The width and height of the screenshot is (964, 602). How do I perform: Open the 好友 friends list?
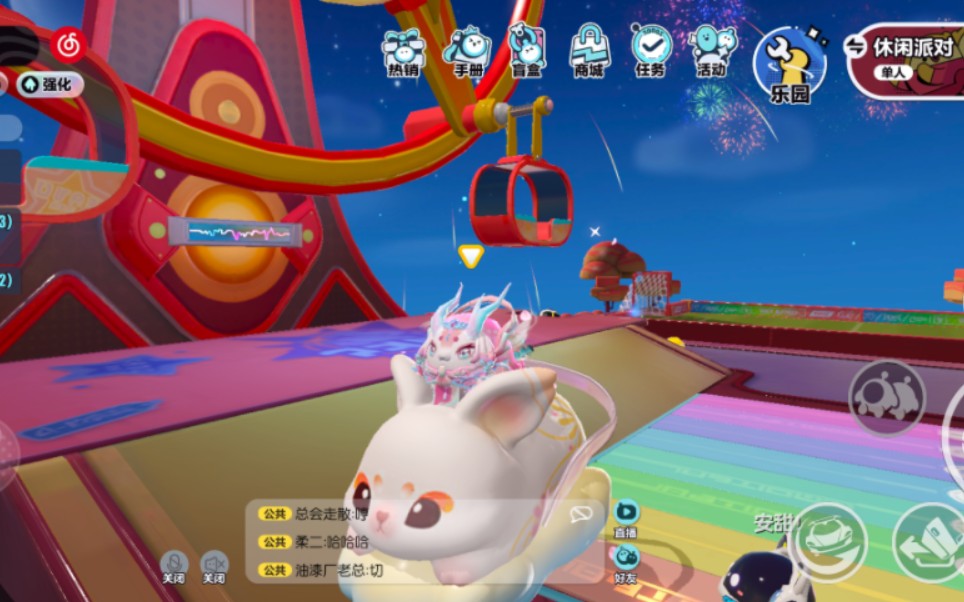[x=626, y=563]
